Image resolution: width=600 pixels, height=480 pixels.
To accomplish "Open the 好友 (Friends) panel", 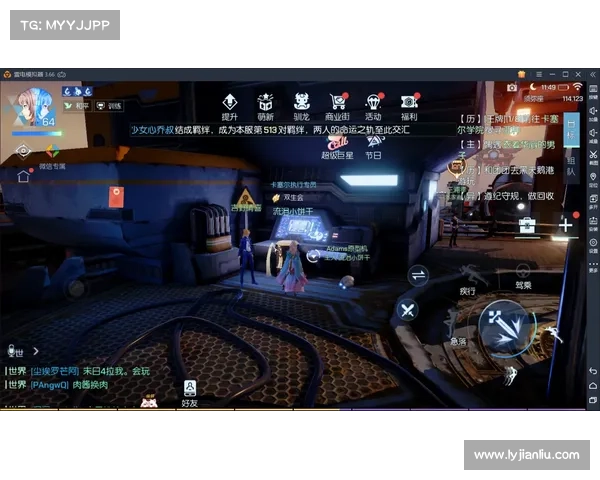I will click(x=189, y=392).
